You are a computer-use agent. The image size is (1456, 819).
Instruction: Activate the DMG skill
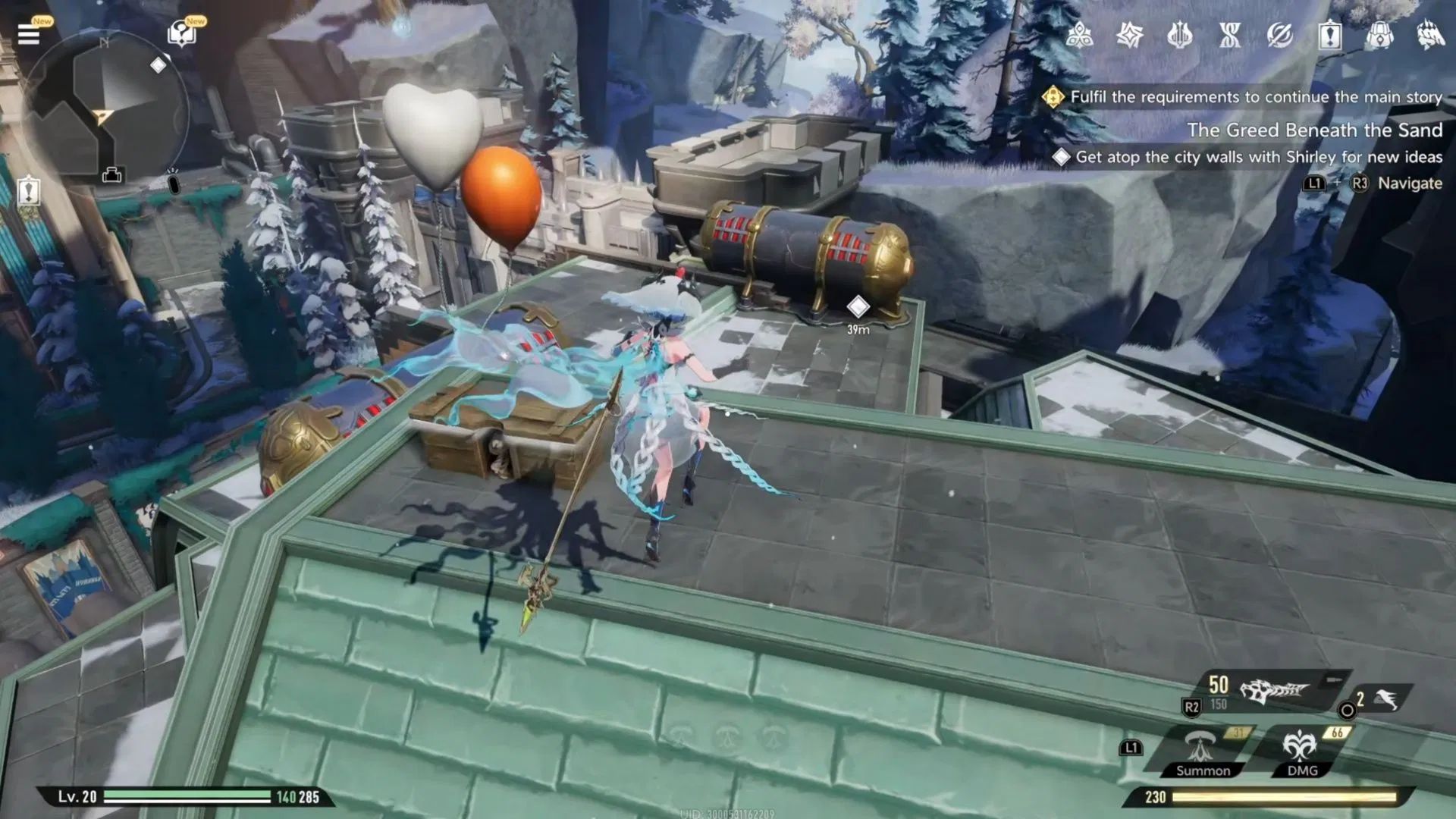(1299, 747)
